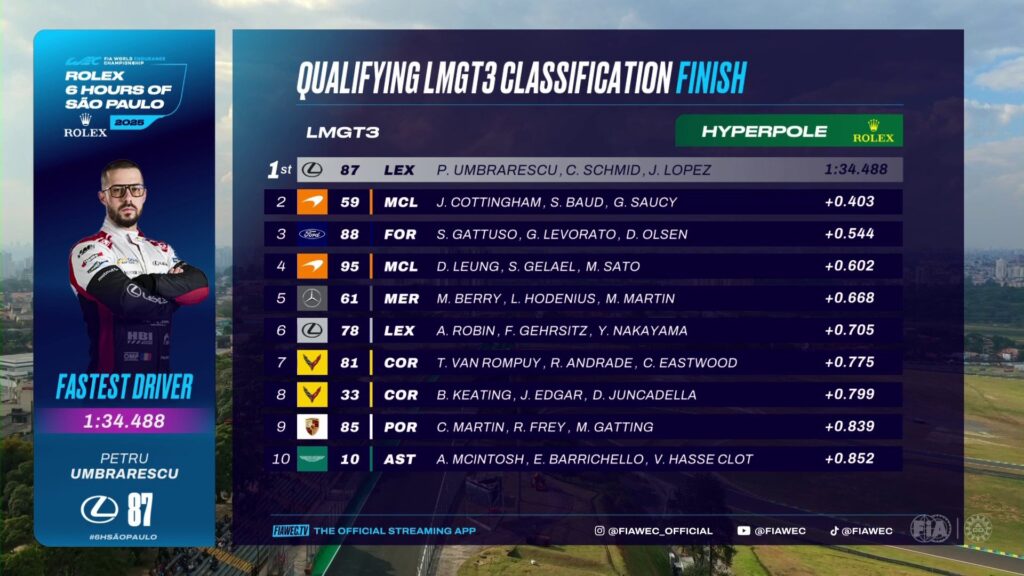The width and height of the screenshot is (1024, 576).
Task: Choose the #59 McLaren row of J. Cottingham
Action: coord(585,202)
